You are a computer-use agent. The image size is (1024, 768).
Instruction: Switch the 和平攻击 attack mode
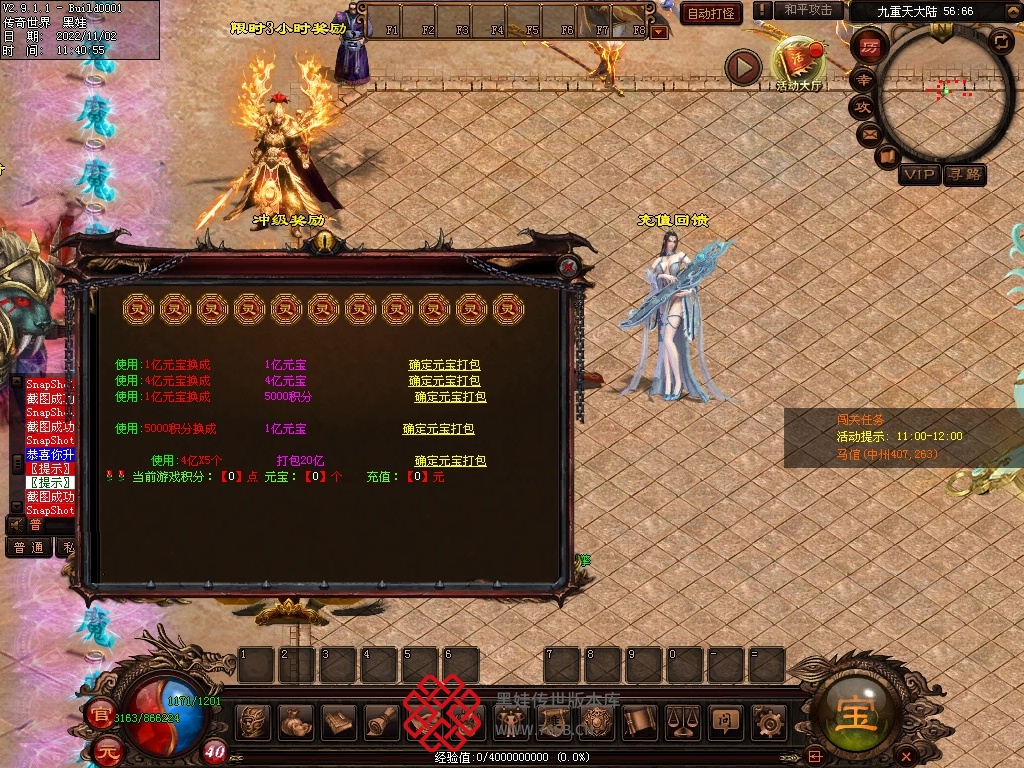click(x=808, y=11)
